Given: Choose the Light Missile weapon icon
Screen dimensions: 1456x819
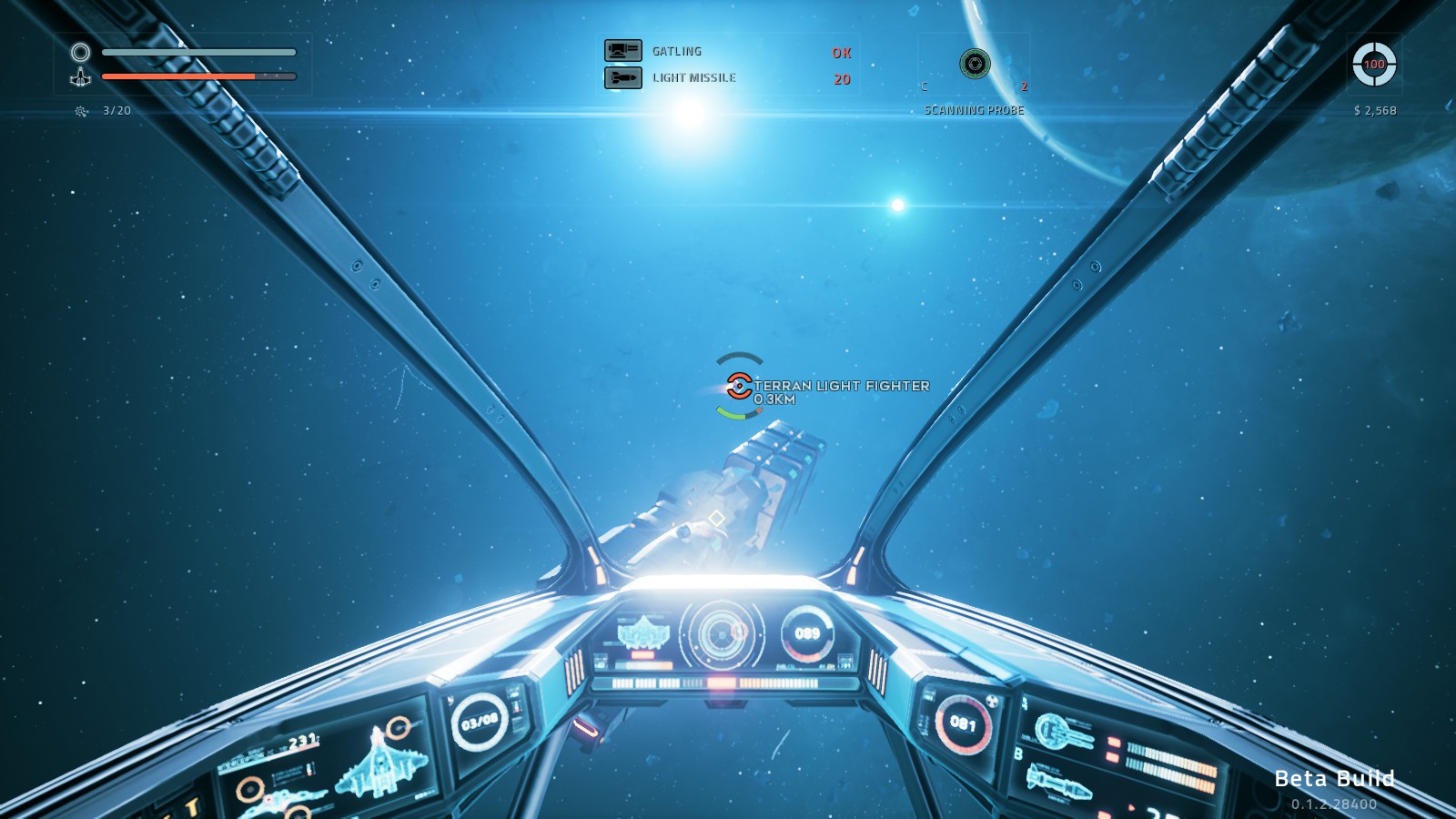Looking at the screenshot, I should point(623,78).
